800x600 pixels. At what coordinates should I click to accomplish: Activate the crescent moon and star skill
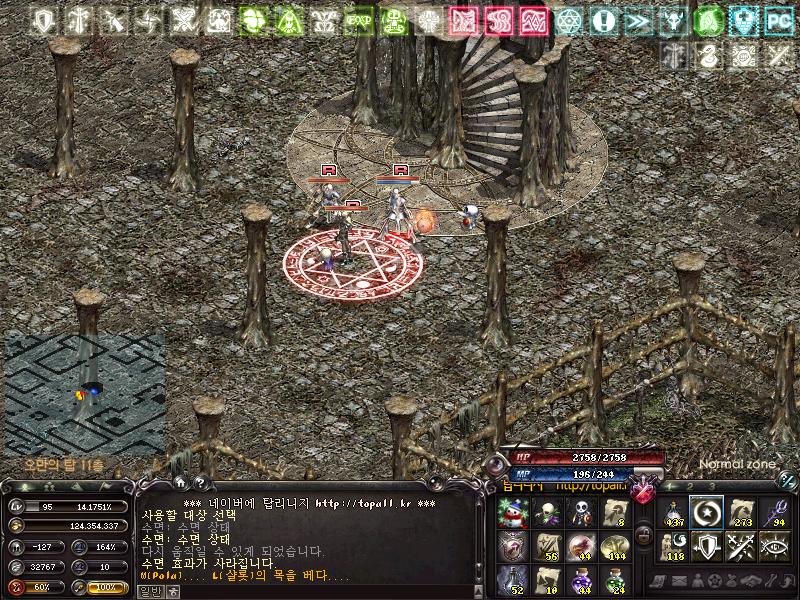706,513
